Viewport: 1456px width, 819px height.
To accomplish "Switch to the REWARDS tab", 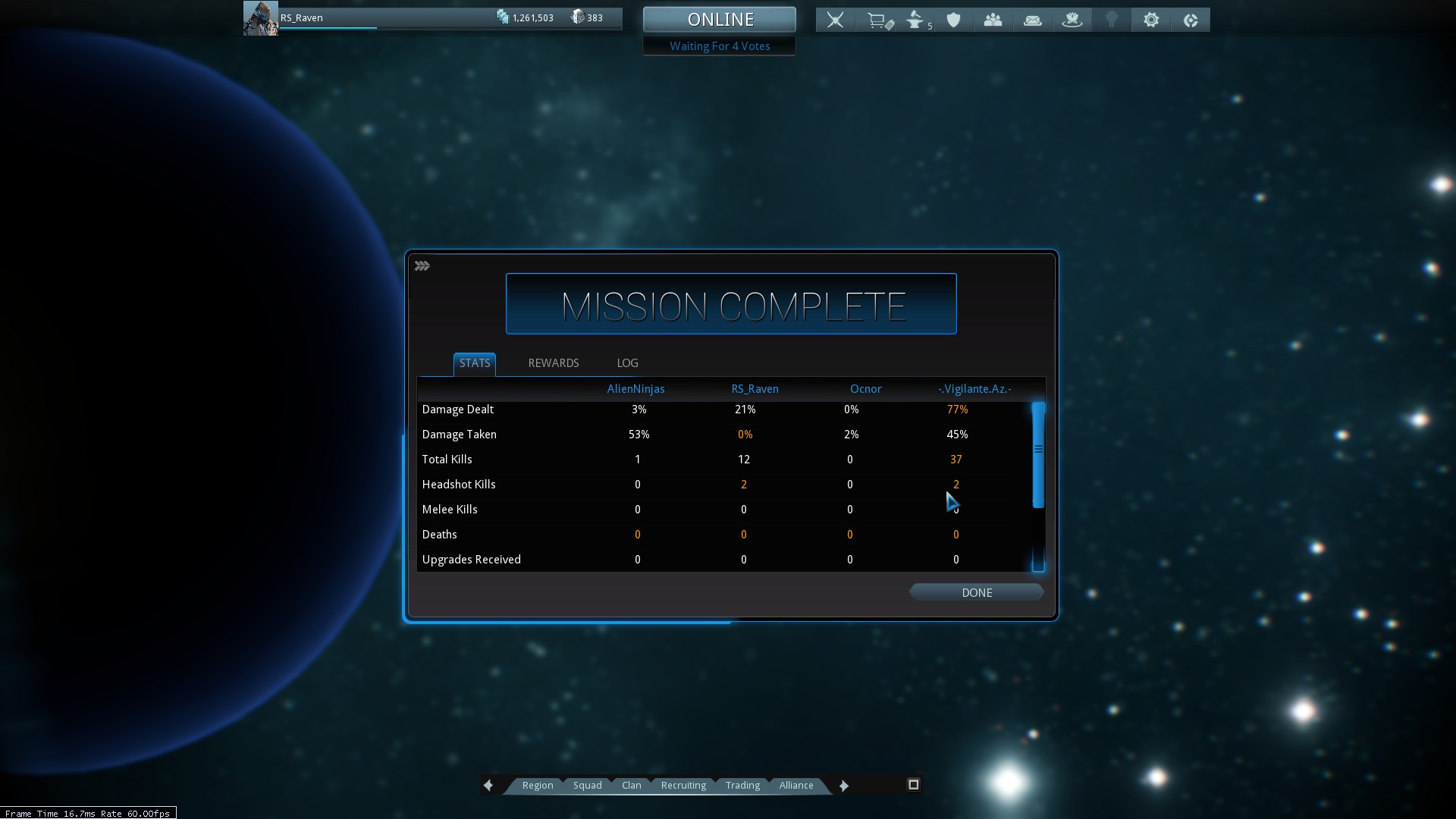I will click(553, 363).
